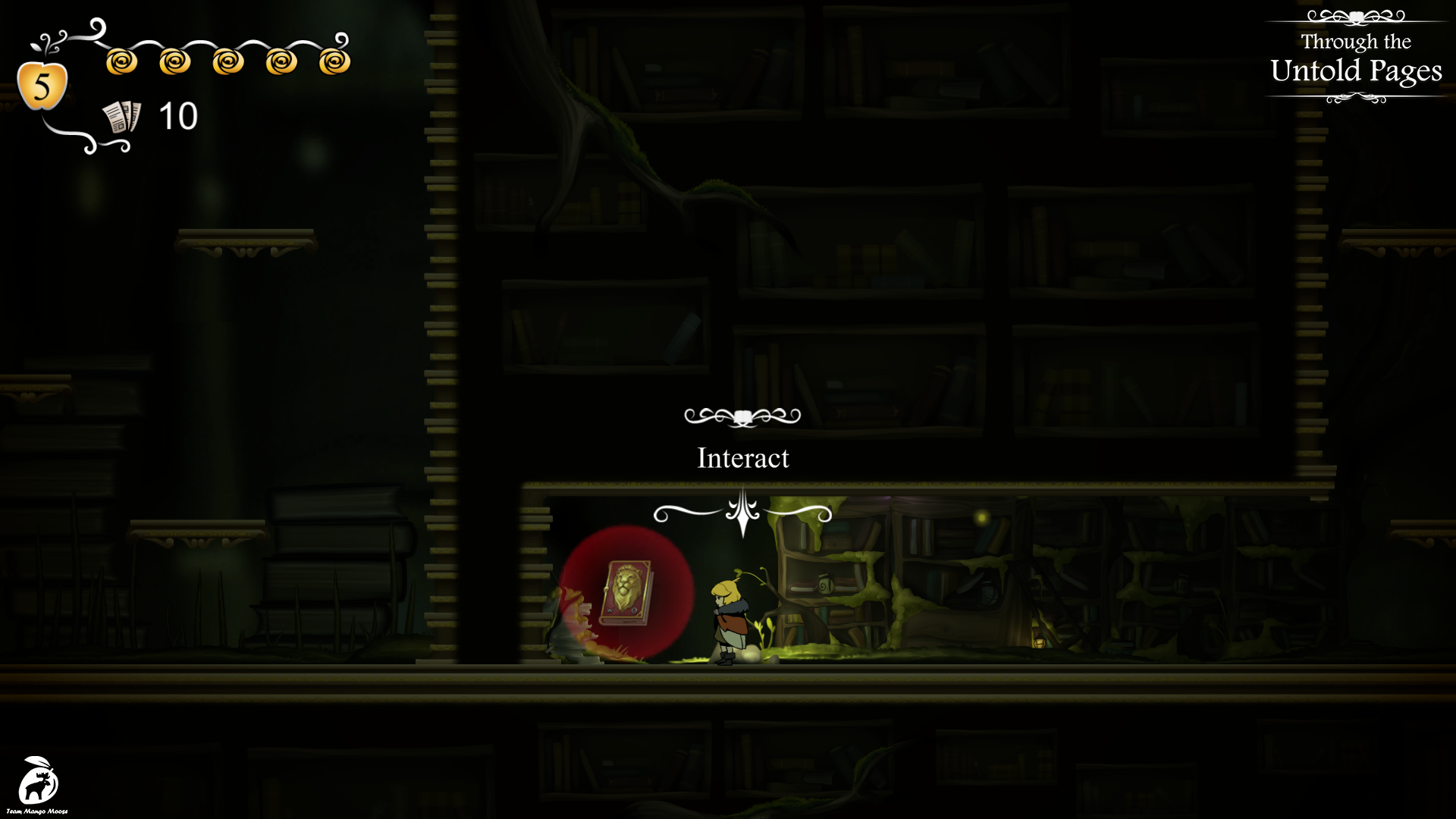Viewport: 1456px width, 819px height.
Task: Click the golden apple lives icon
Action: click(x=42, y=85)
